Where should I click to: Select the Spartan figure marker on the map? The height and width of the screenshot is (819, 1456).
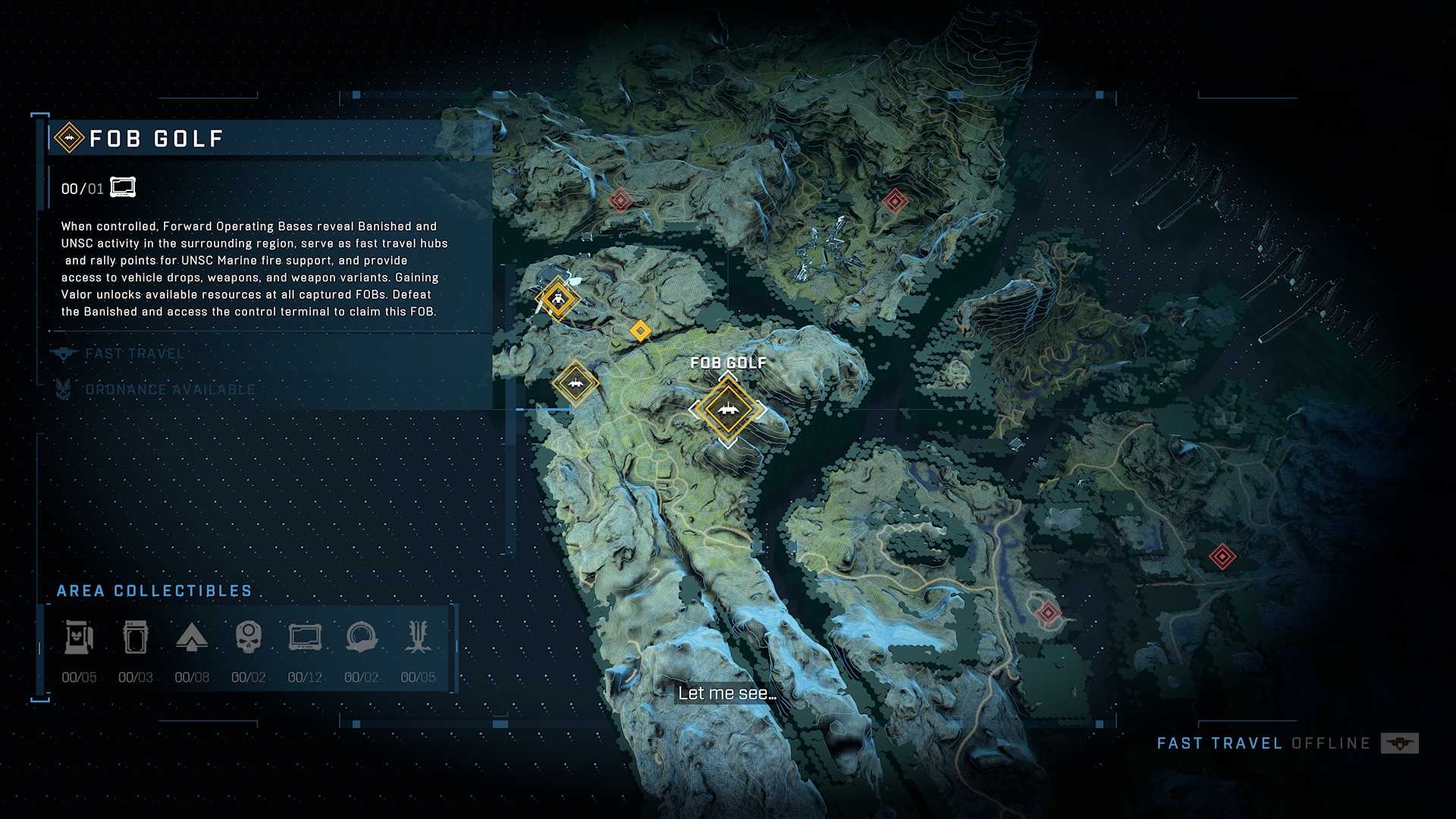pos(558,299)
